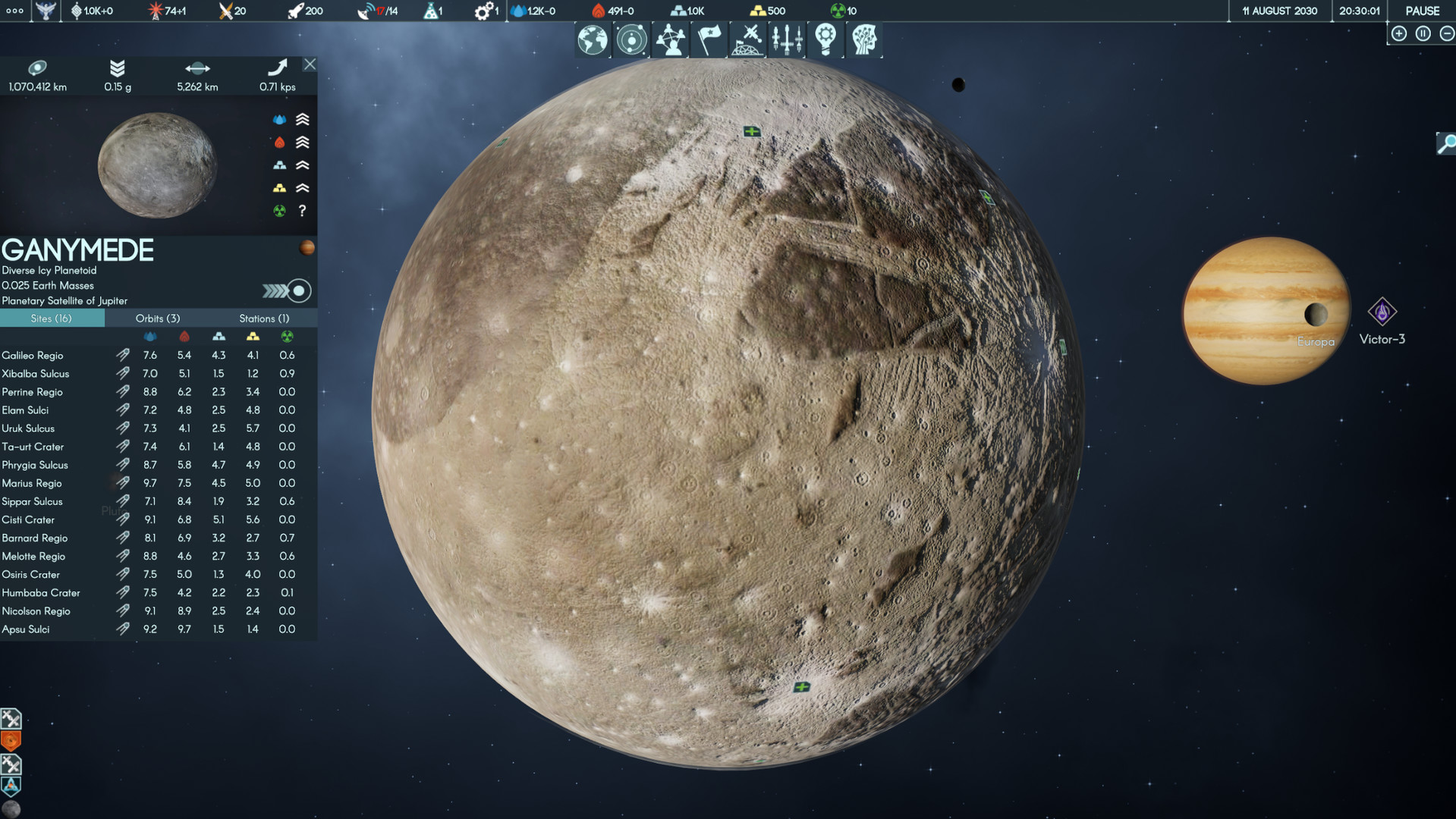1456x819 pixels.
Task: Switch to the Stations (1) tab
Action: coord(264,318)
